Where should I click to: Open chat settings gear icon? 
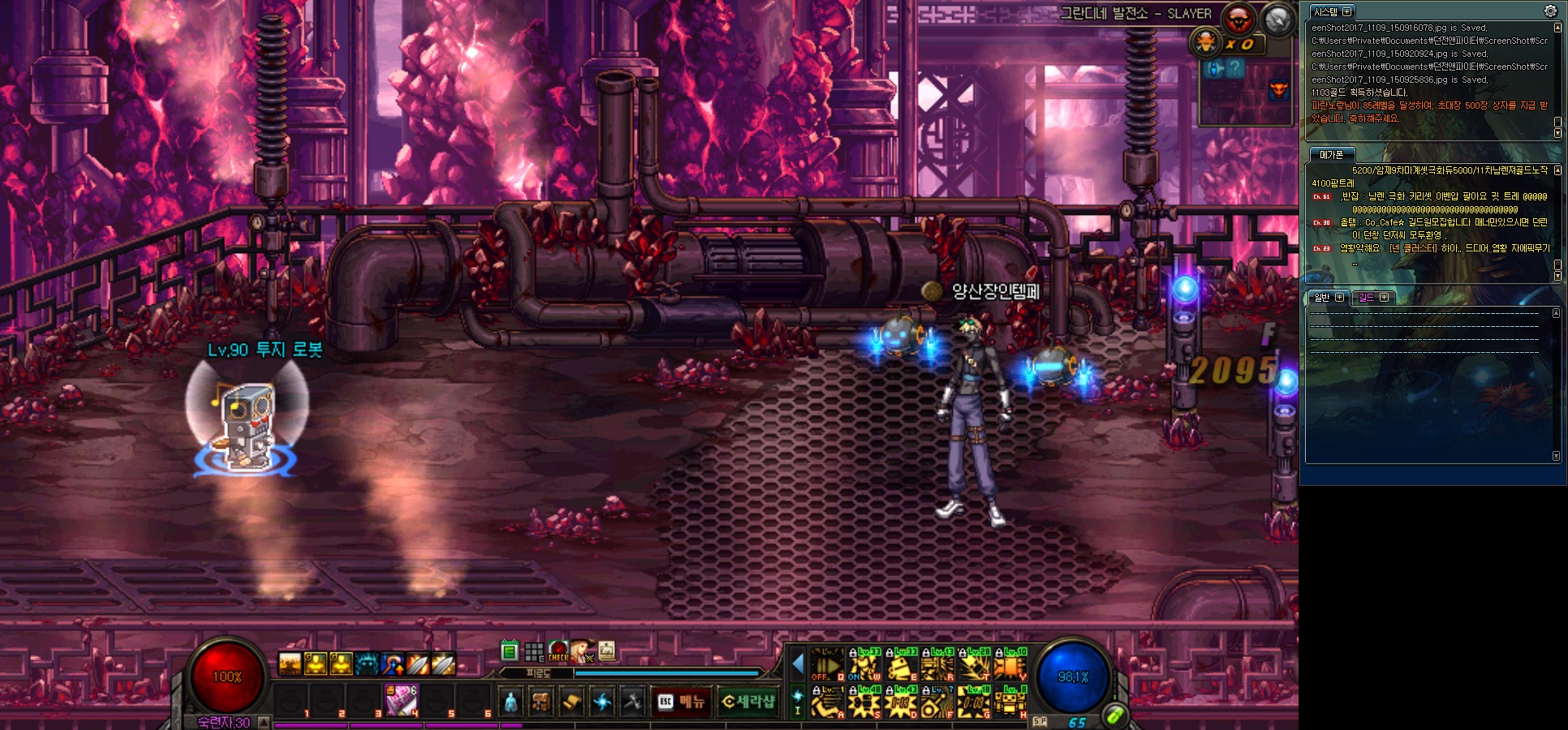coord(1550,11)
